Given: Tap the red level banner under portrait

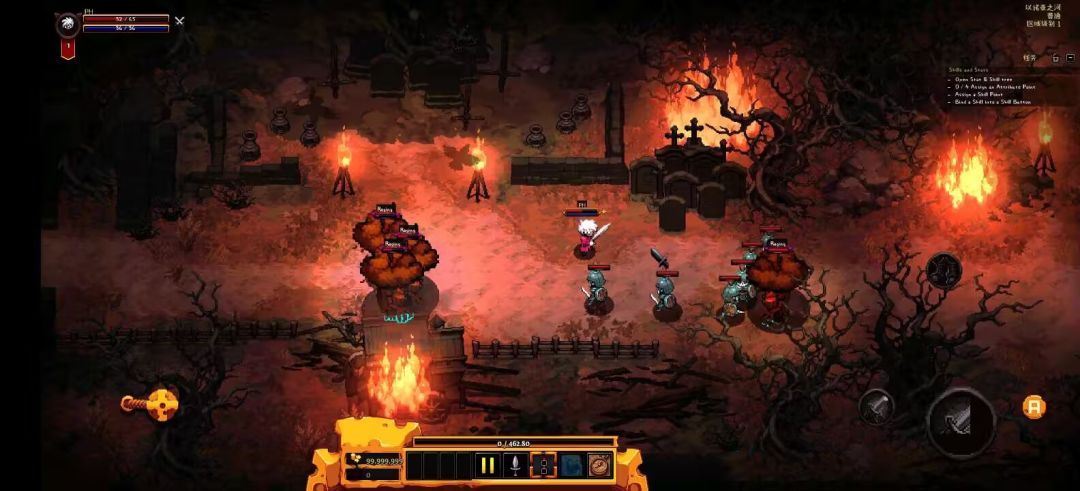Looking at the screenshot, I should 67,48.
